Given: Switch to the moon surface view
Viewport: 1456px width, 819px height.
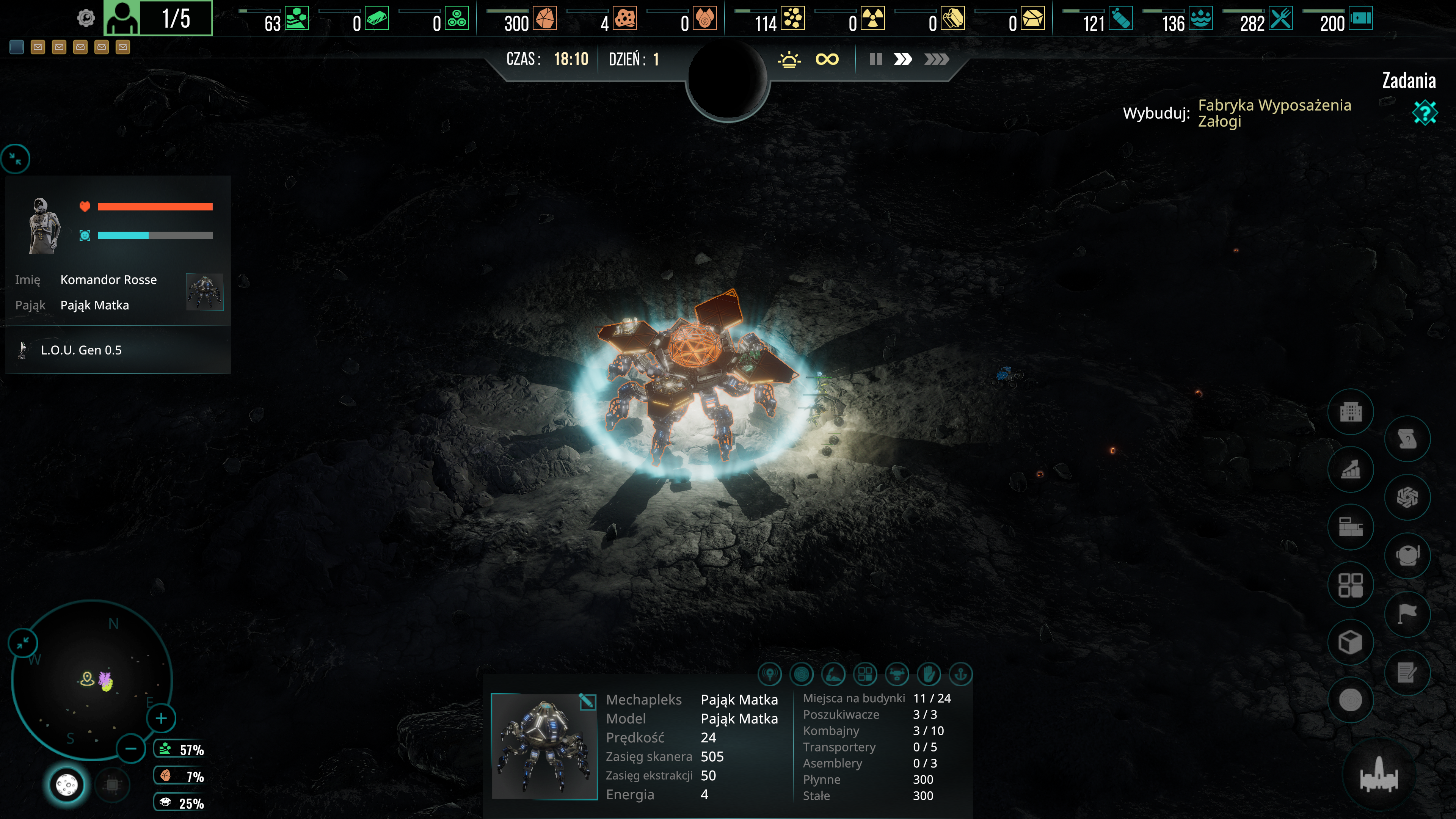Looking at the screenshot, I should pos(67,784).
